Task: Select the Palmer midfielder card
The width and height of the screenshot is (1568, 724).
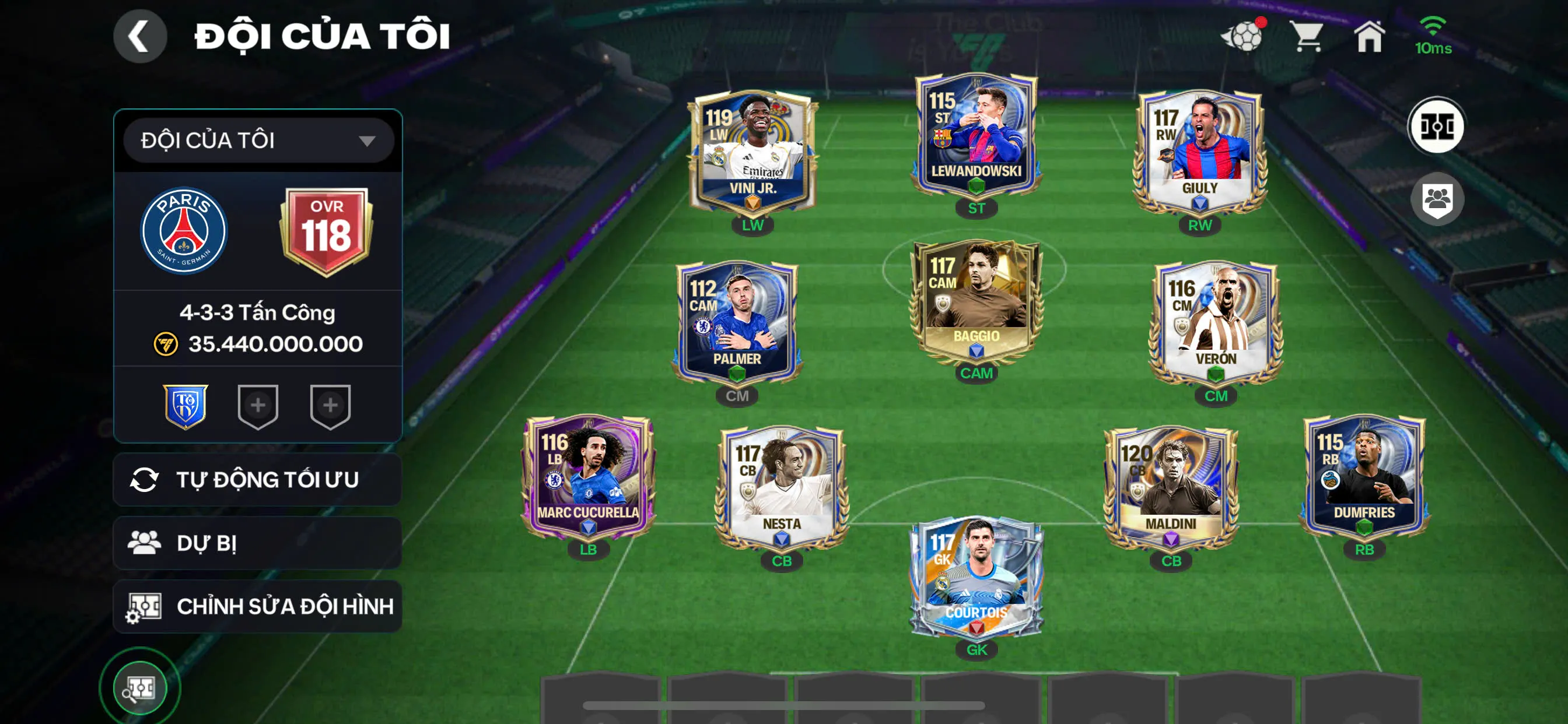Action: tap(737, 324)
